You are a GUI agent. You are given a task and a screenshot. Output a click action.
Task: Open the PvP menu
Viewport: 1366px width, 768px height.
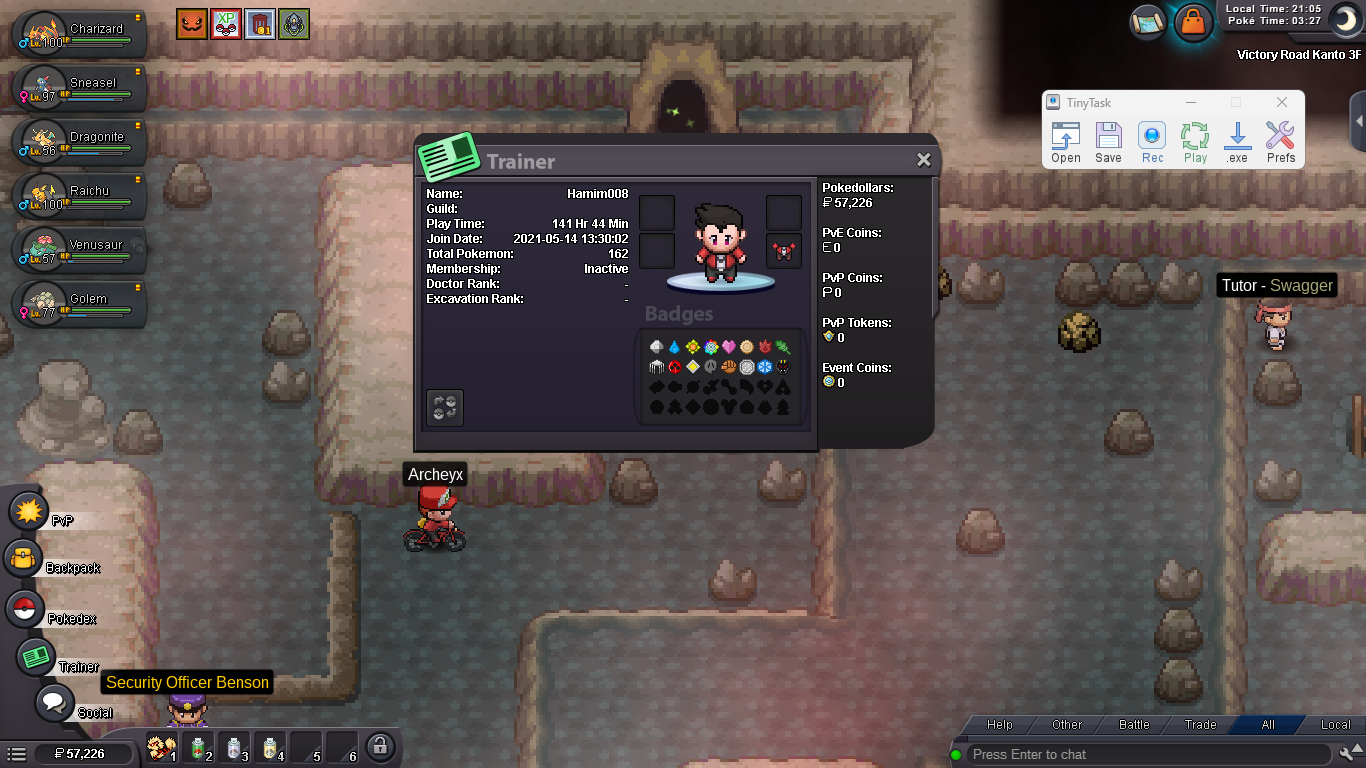coord(29,512)
